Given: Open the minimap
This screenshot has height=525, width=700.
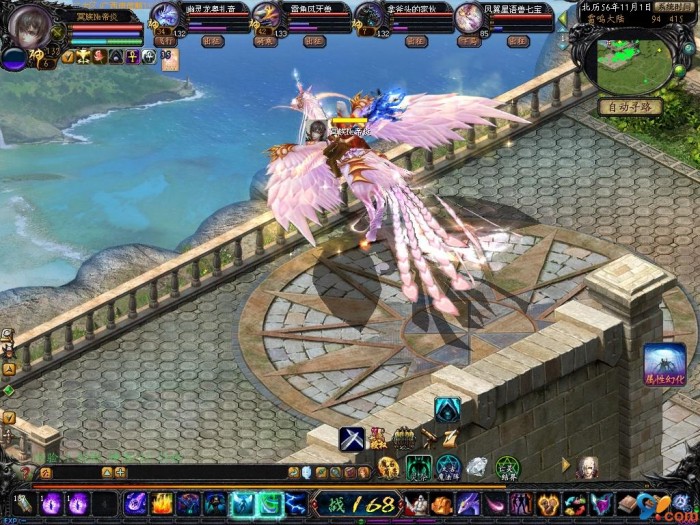Looking at the screenshot, I should (635, 62).
